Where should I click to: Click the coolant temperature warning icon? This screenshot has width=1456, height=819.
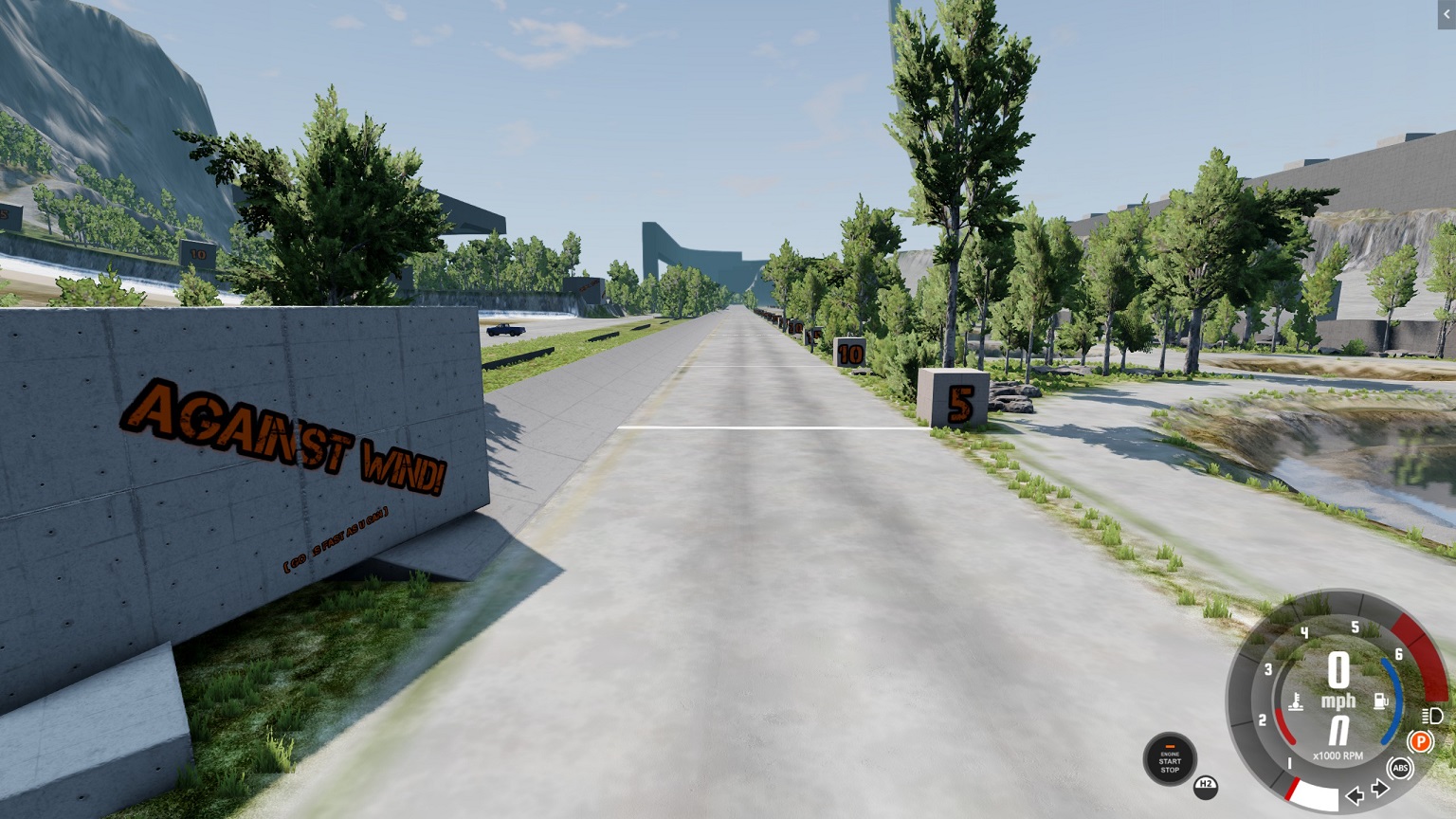point(1296,702)
